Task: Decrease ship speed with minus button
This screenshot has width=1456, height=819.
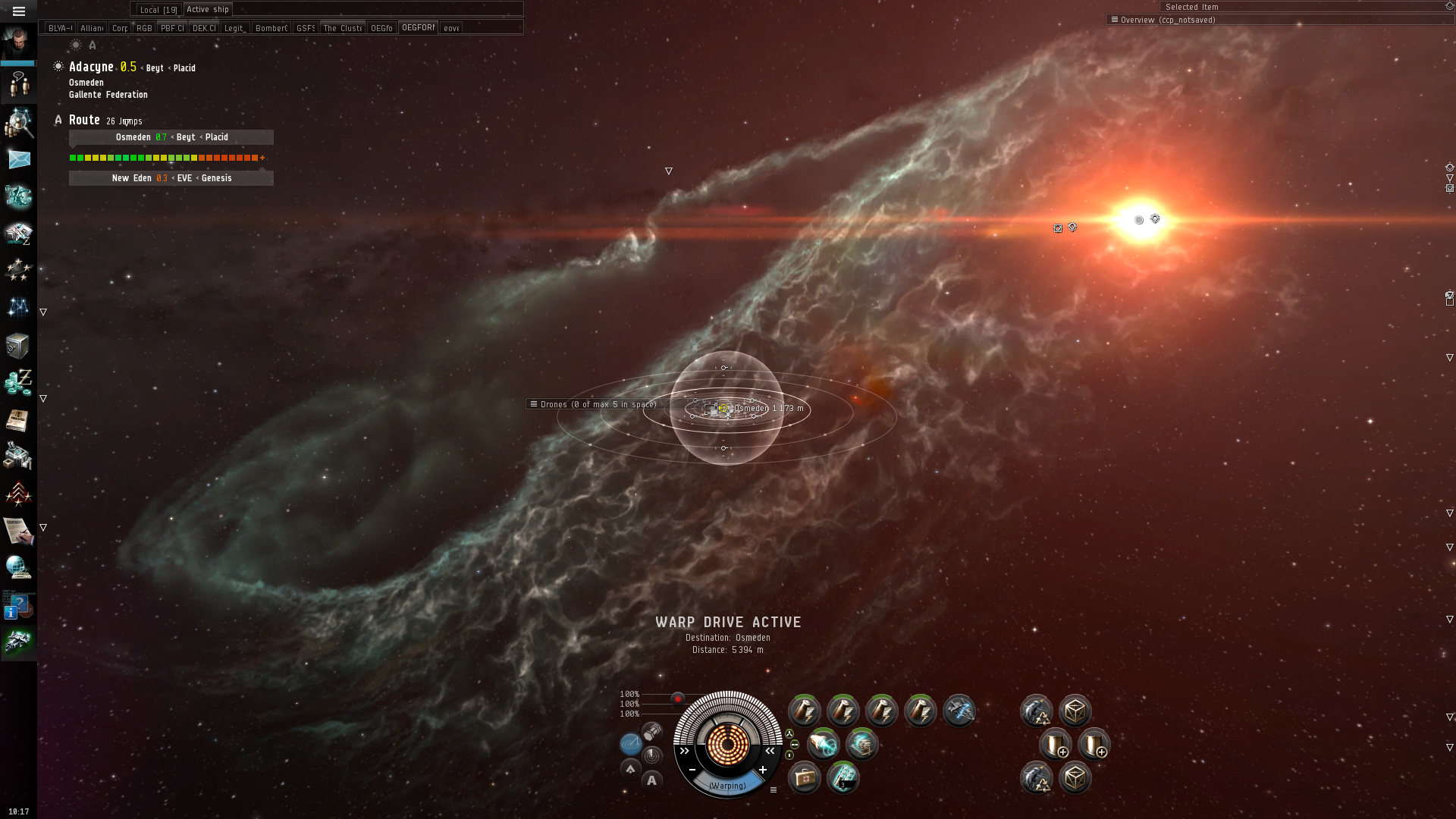Action: tap(692, 770)
